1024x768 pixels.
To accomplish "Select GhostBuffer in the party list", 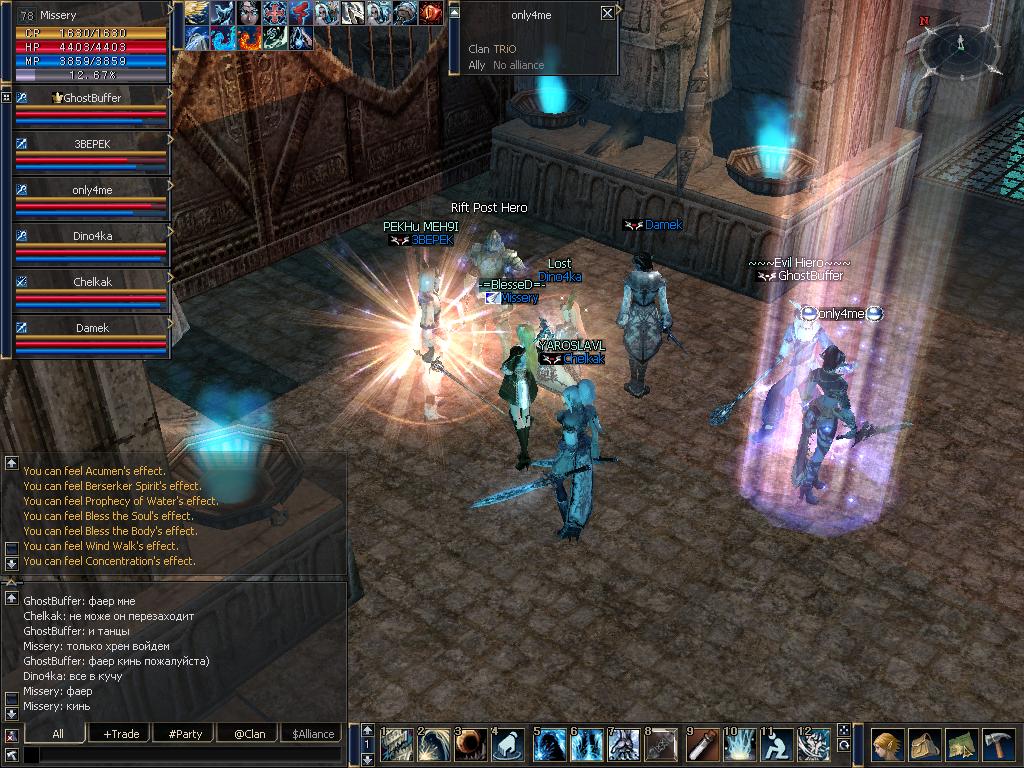I will tap(92, 98).
